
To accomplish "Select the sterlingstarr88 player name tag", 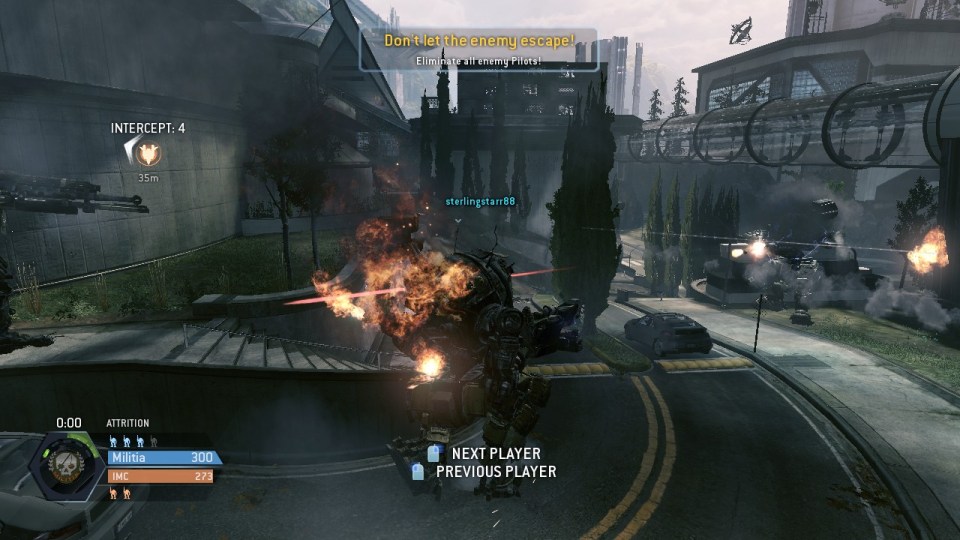I will point(480,201).
